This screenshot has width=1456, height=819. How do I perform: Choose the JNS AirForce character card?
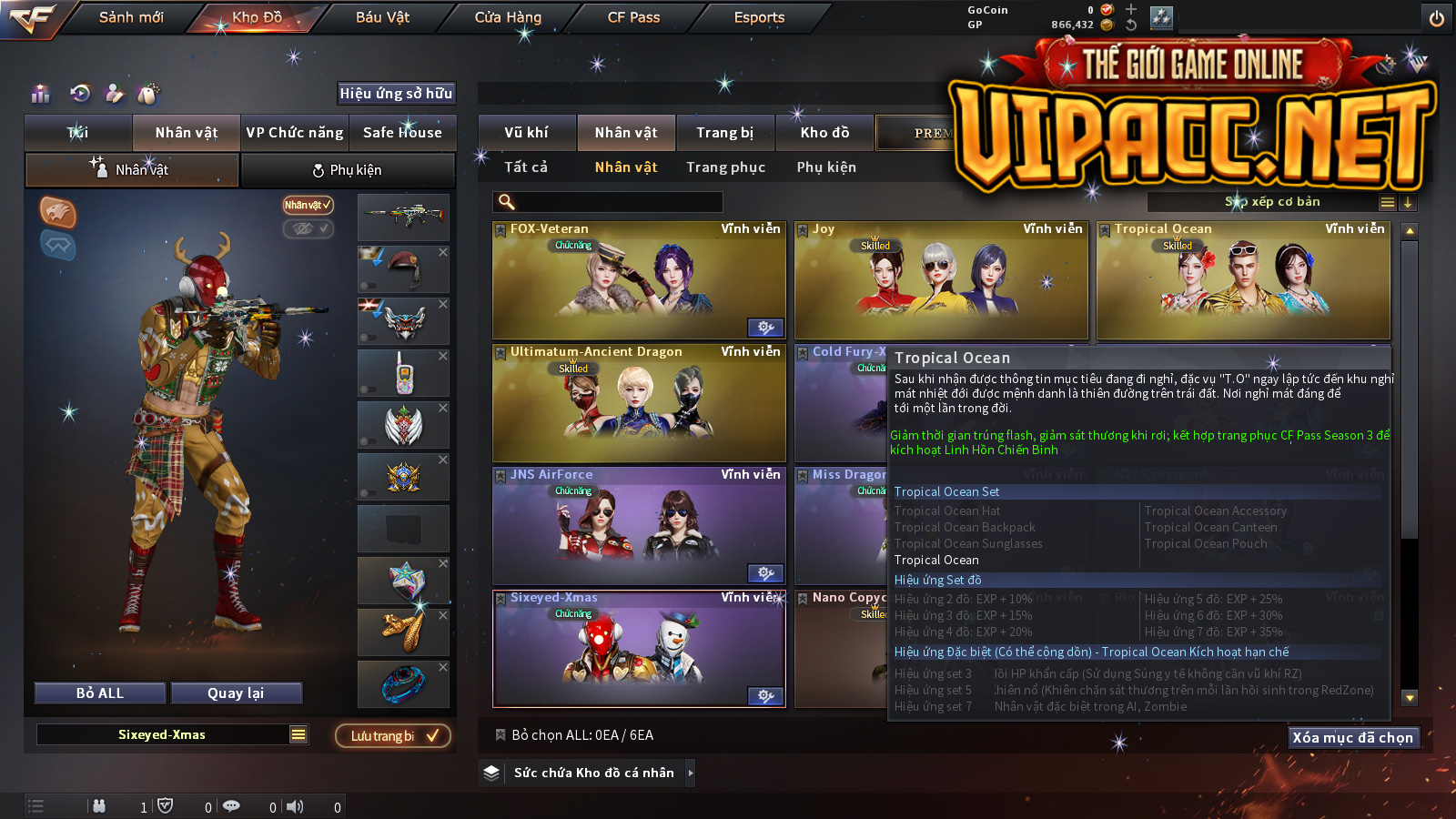pyautogui.click(x=638, y=526)
